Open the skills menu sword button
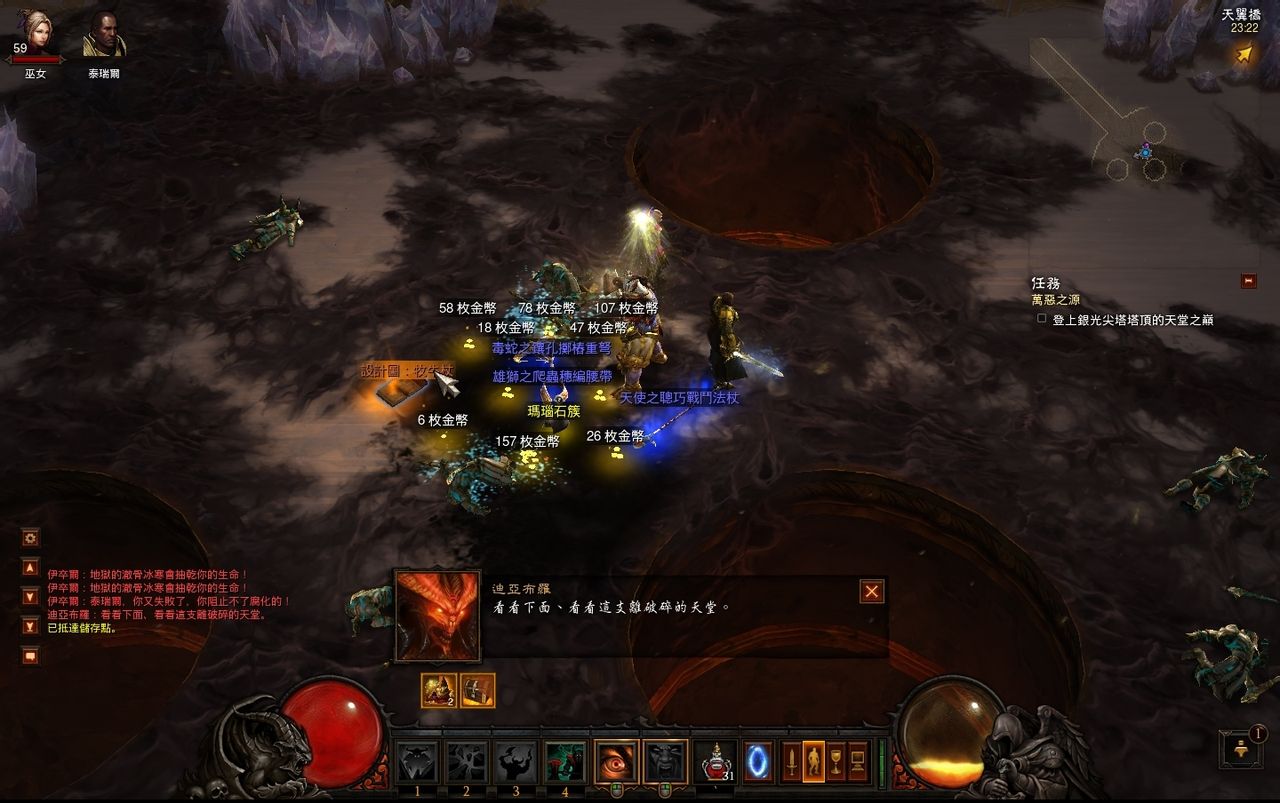The image size is (1280, 803). (x=791, y=762)
